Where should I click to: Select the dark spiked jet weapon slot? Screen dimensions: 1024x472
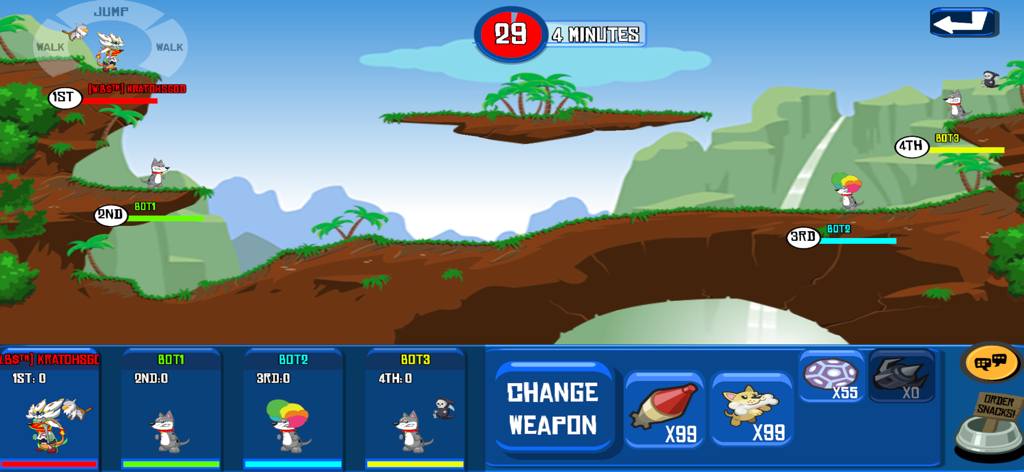(902, 377)
